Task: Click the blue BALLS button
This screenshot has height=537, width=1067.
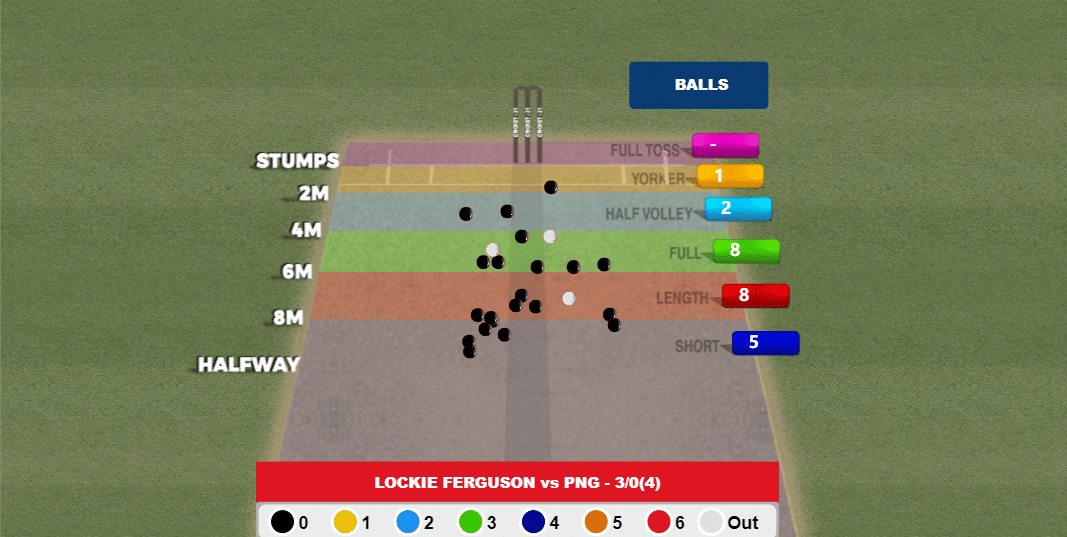Action: (698, 85)
